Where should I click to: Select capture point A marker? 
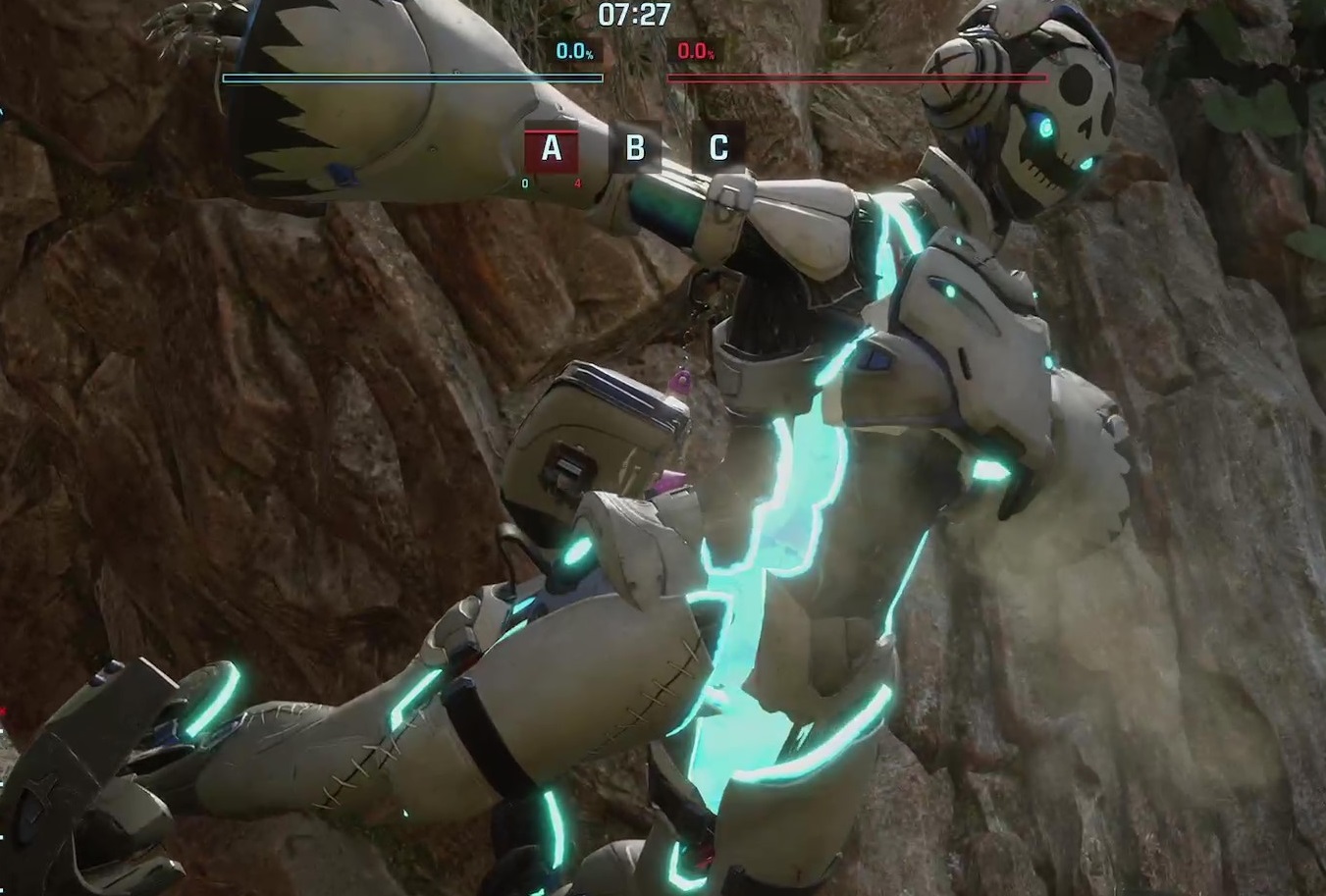tap(552, 148)
